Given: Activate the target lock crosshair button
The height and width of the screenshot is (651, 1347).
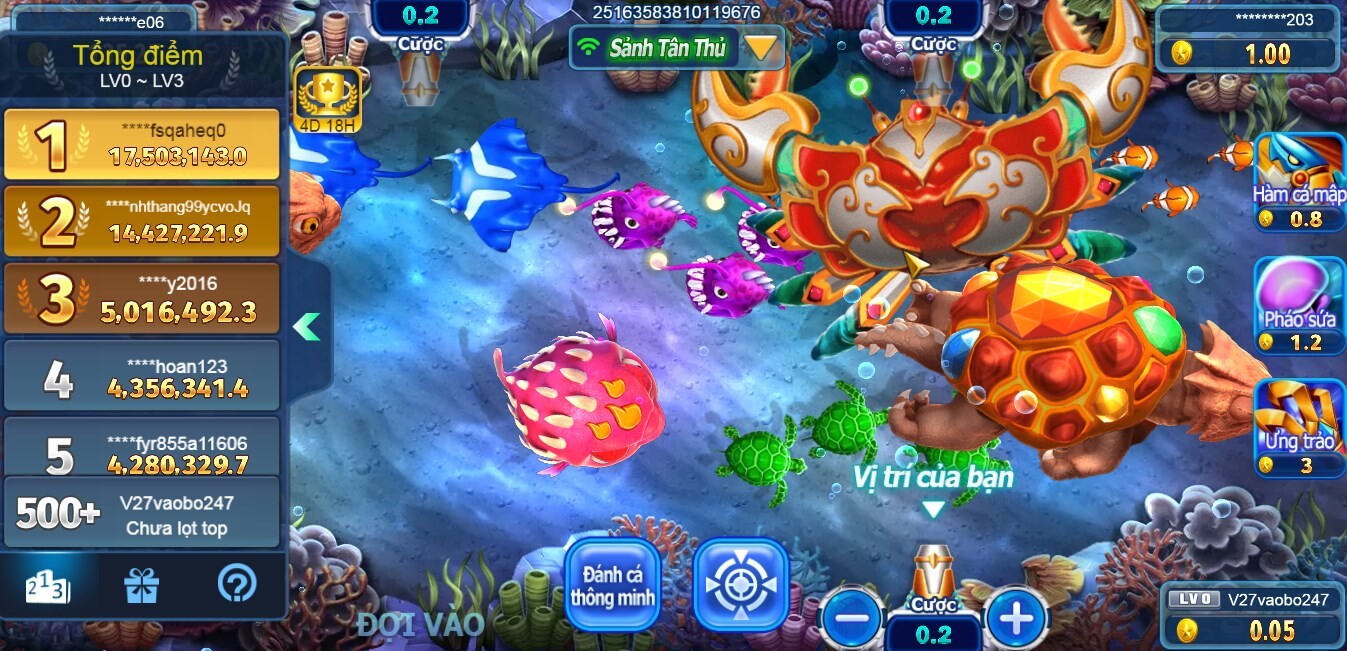Looking at the screenshot, I should coord(741,586).
